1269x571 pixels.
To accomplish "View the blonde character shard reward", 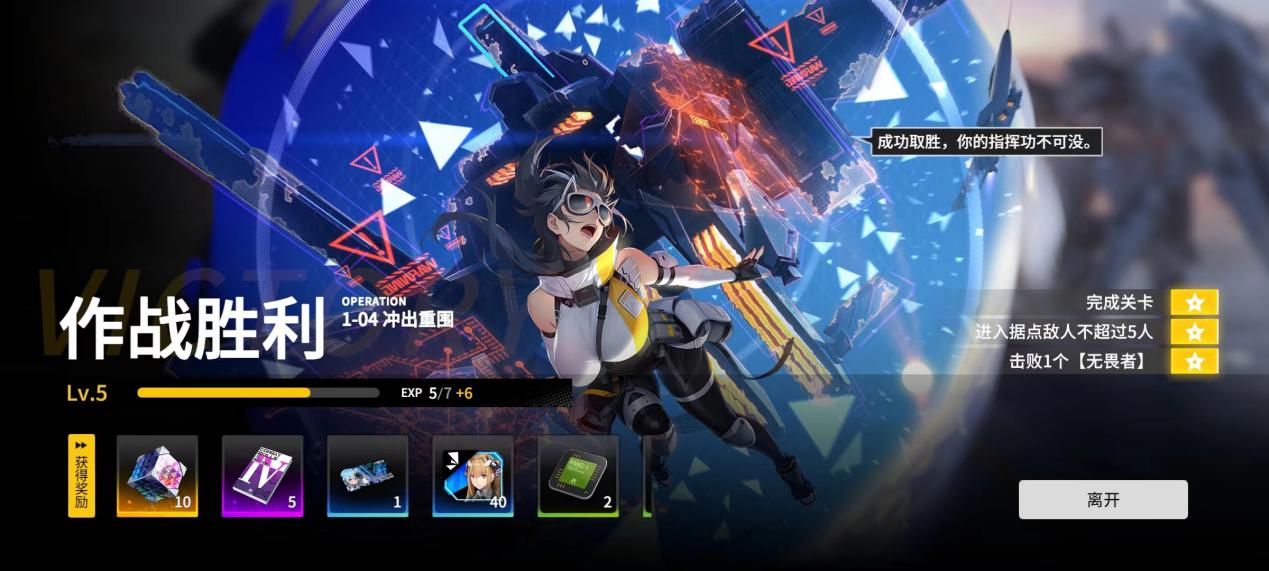I will [473, 475].
